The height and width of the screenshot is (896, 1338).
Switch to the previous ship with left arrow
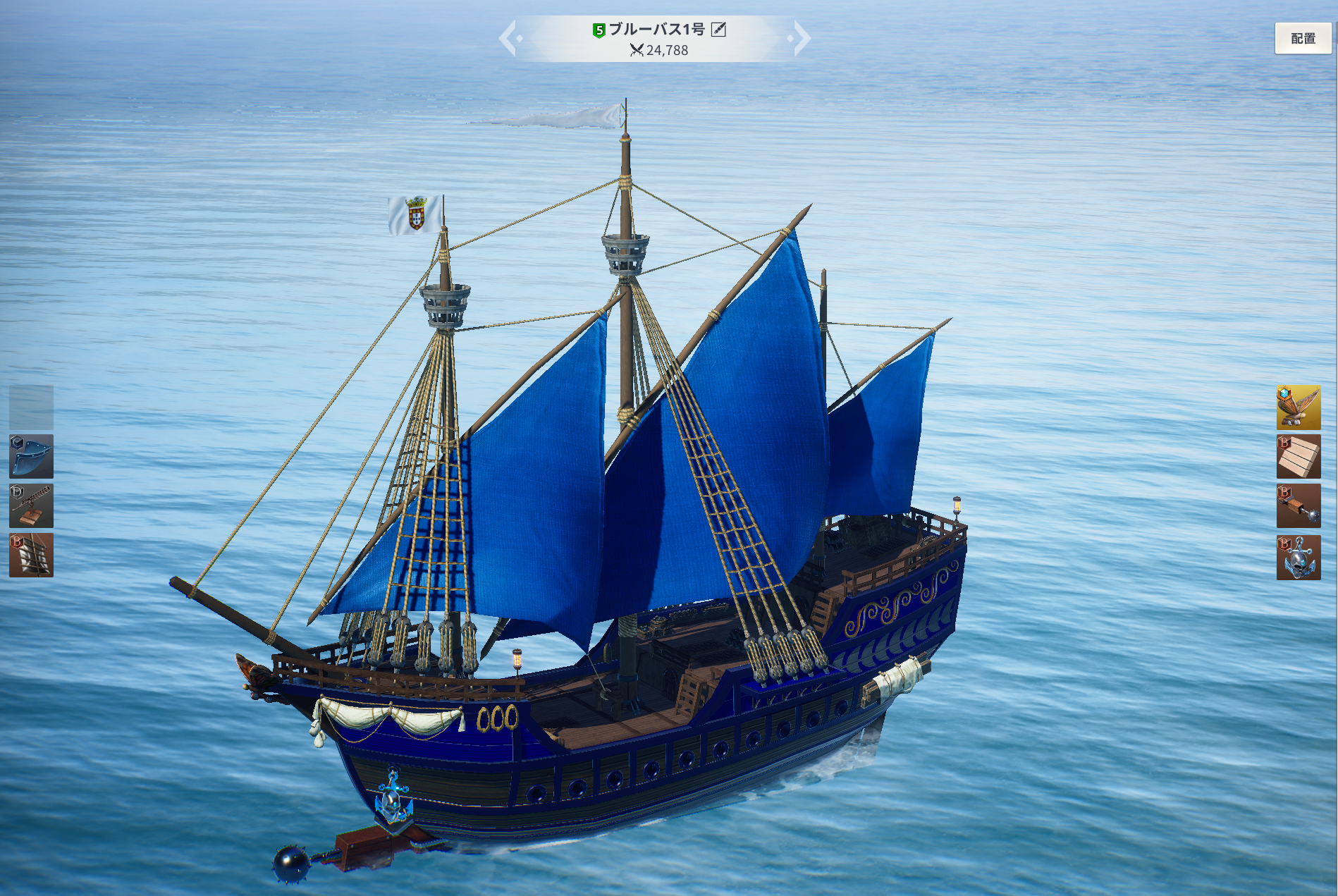(x=509, y=38)
